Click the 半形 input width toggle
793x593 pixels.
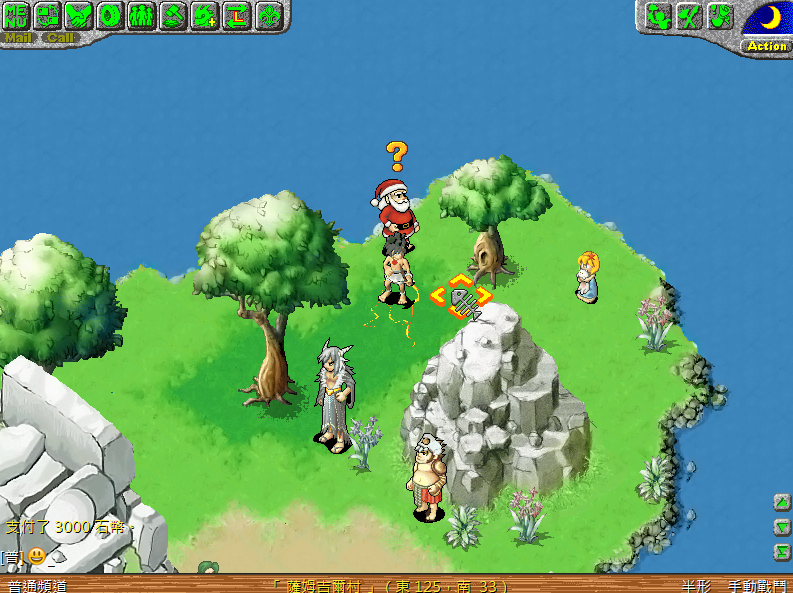[697, 585]
